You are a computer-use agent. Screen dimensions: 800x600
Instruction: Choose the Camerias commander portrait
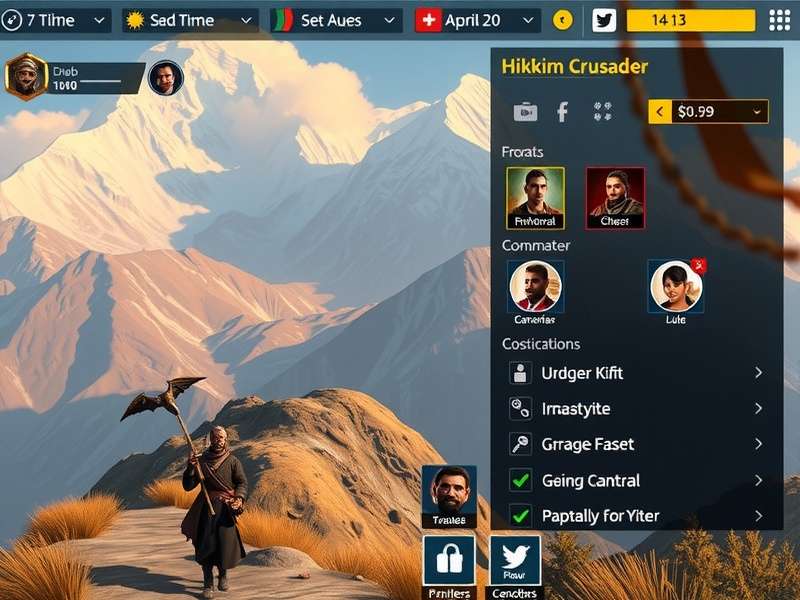tap(535, 287)
